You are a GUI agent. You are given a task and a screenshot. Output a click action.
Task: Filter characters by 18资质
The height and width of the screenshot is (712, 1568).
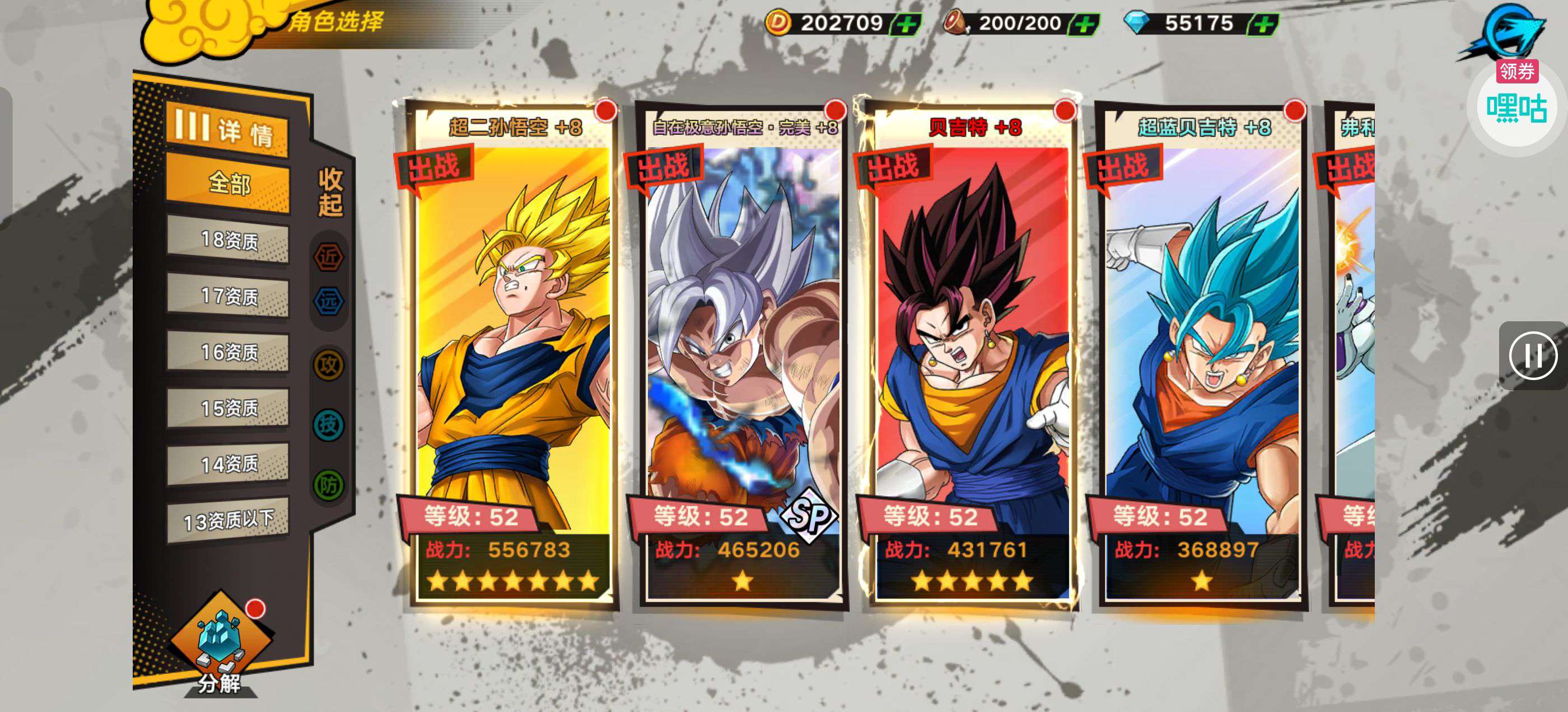click(x=228, y=240)
